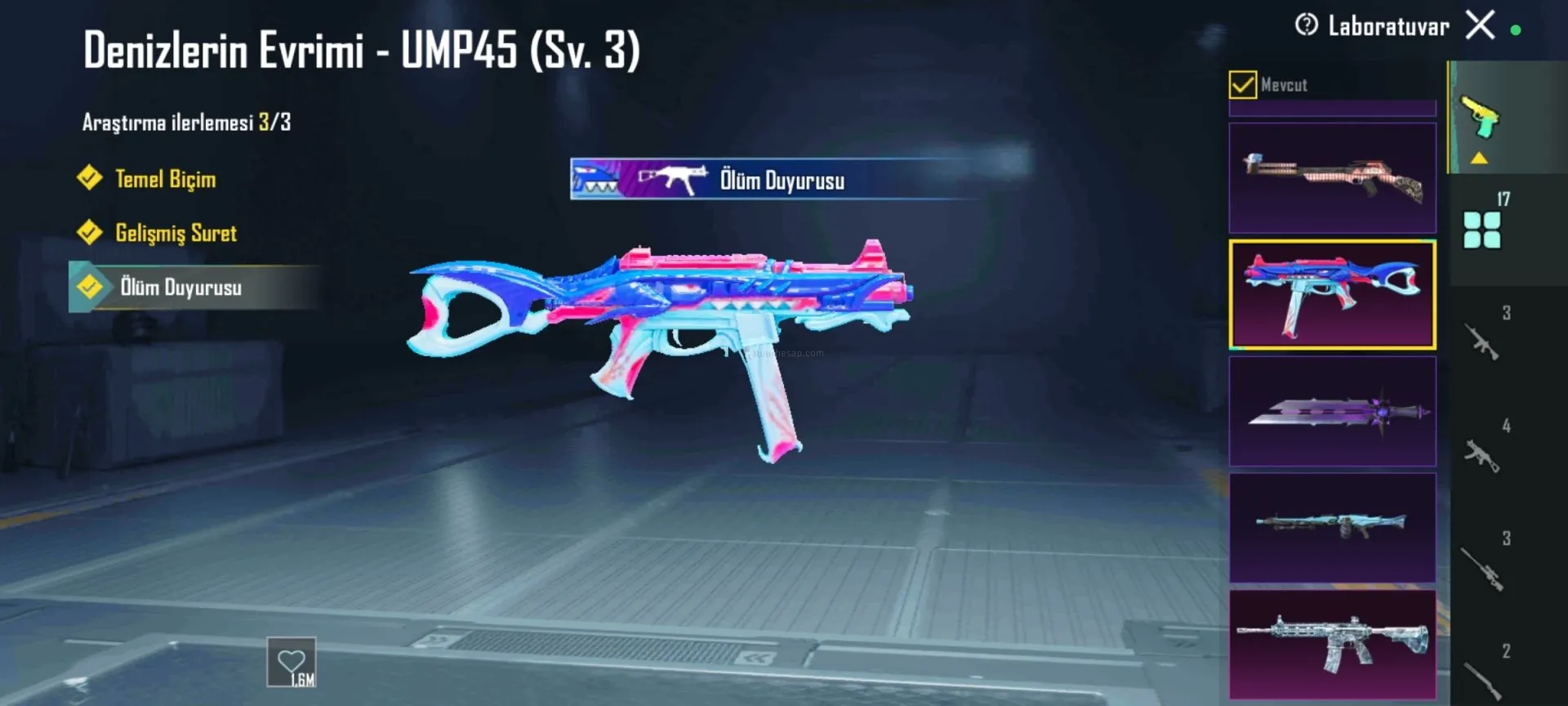Open the all-items grid category showing 17
This screenshot has height=706, width=1568.
(x=1482, y=230)
